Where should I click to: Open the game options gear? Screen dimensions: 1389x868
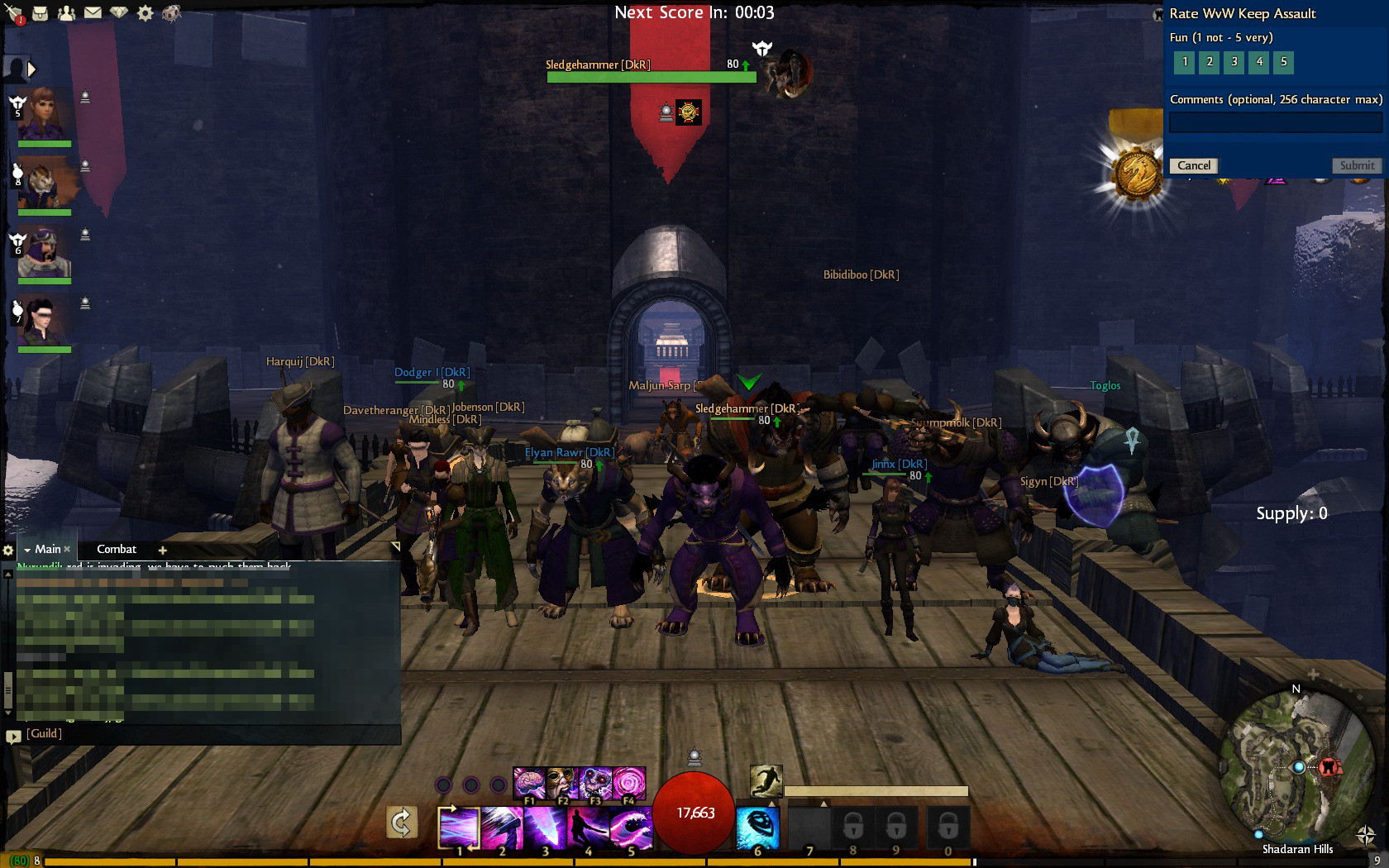tap(145, 13)
